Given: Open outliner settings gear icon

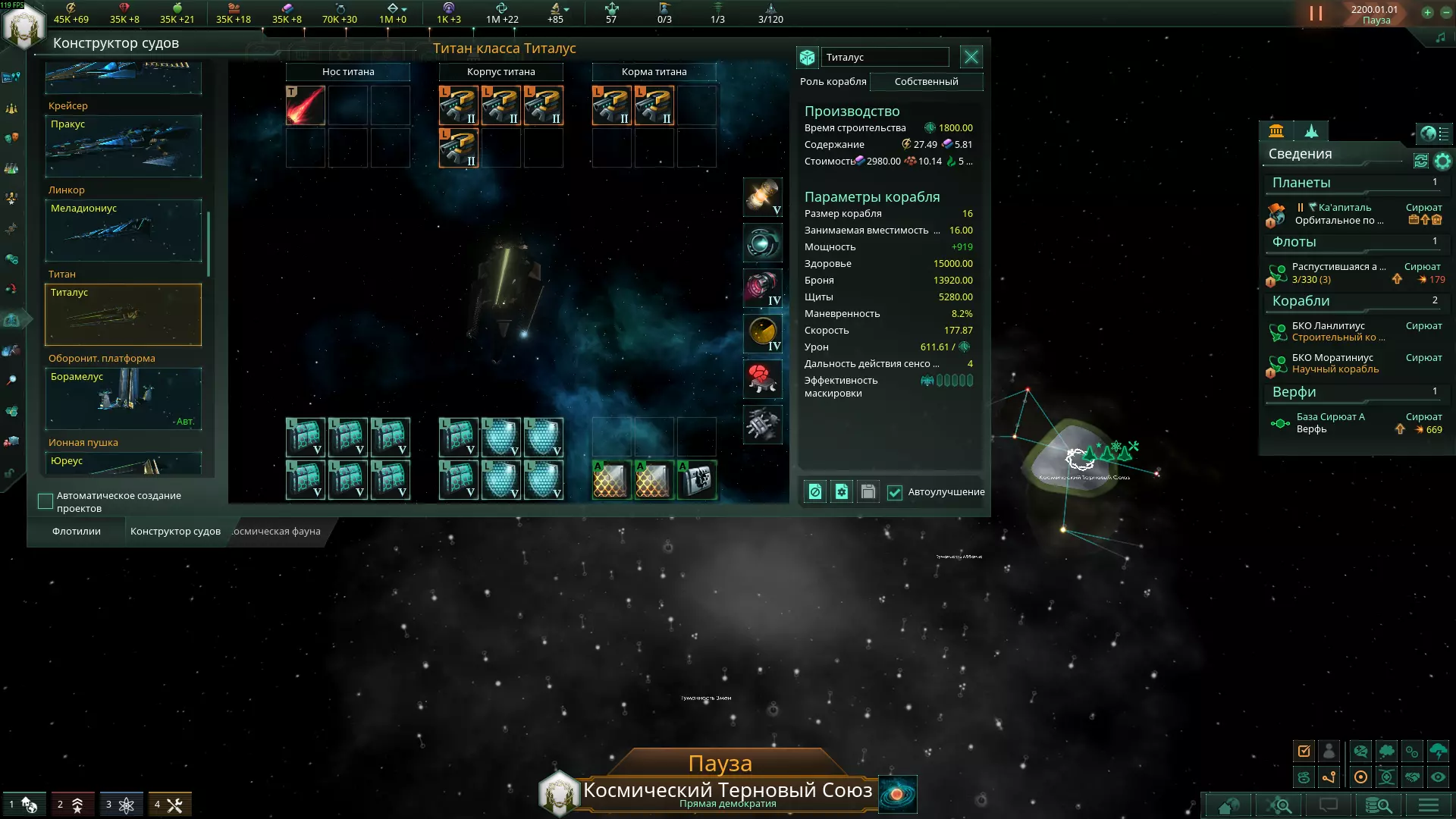Looking at the screenshot, I should pyautogui.click(x=1442, y=161).
